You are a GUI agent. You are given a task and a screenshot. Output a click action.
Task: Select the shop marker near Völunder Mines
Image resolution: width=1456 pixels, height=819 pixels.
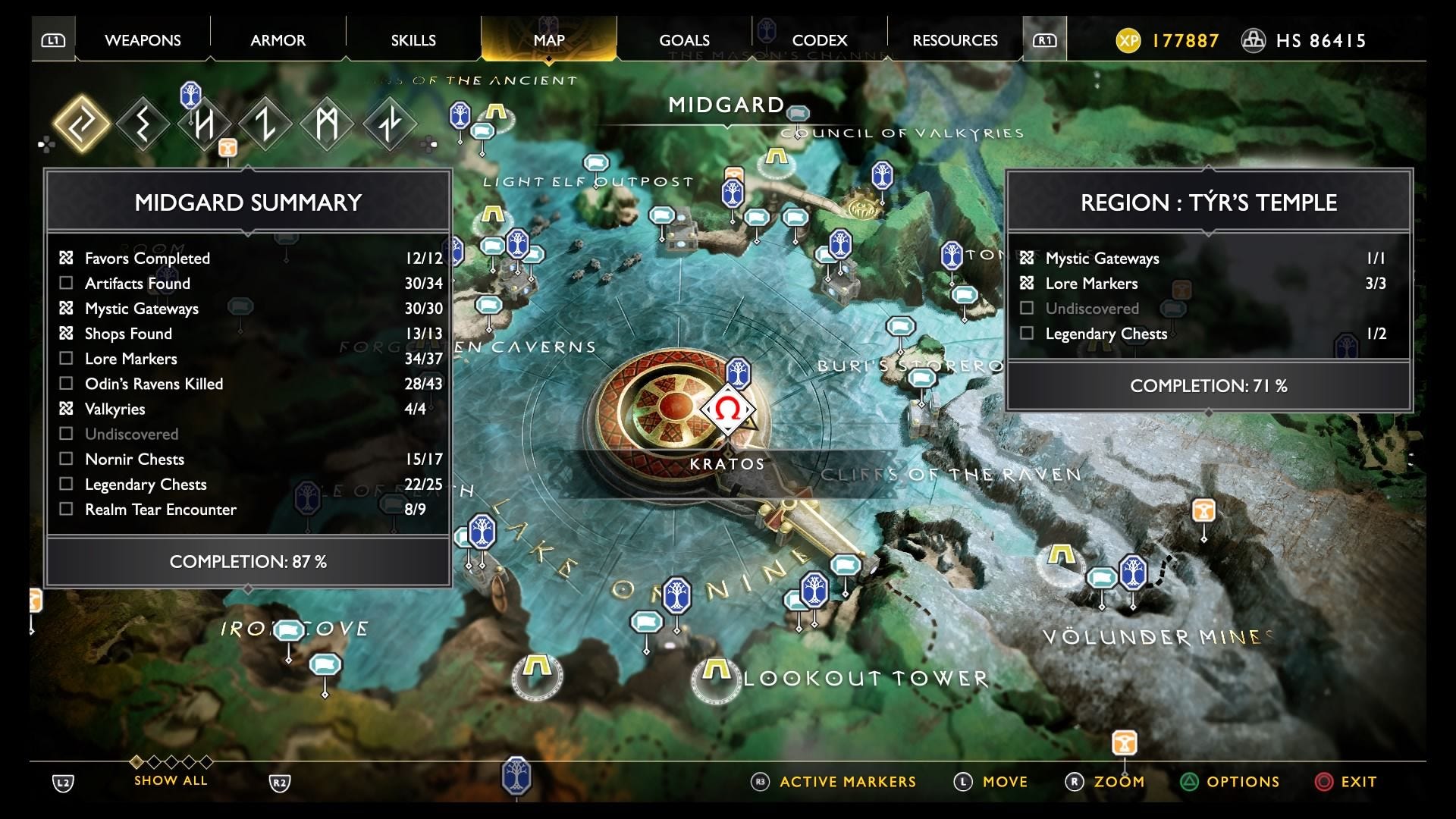1203,510
